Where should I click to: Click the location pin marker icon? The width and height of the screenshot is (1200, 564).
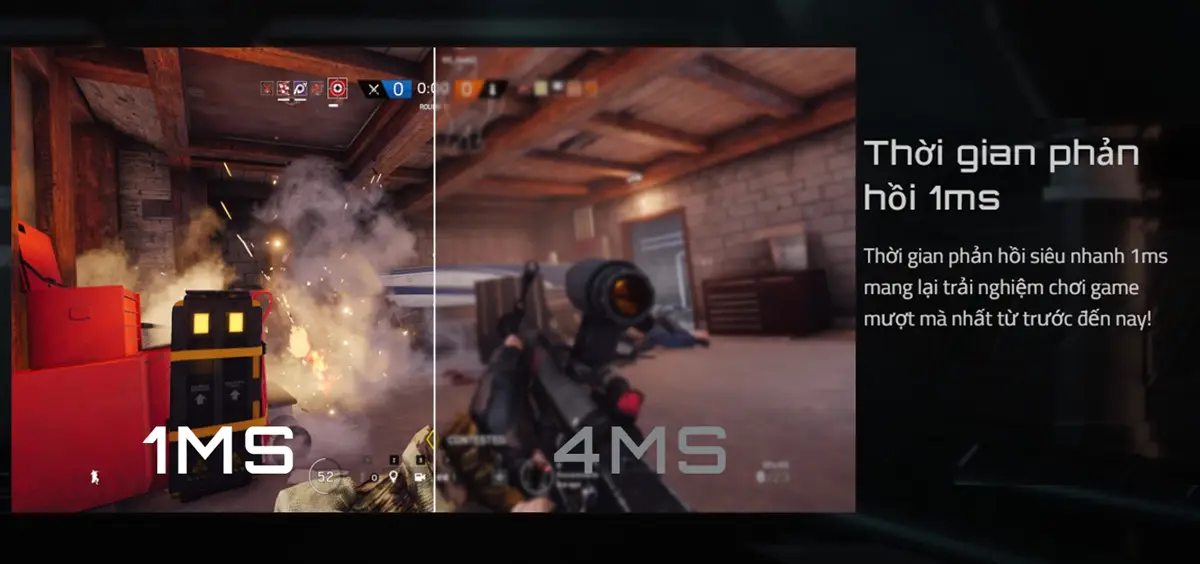pyautogui.click(x=394, y=477)
